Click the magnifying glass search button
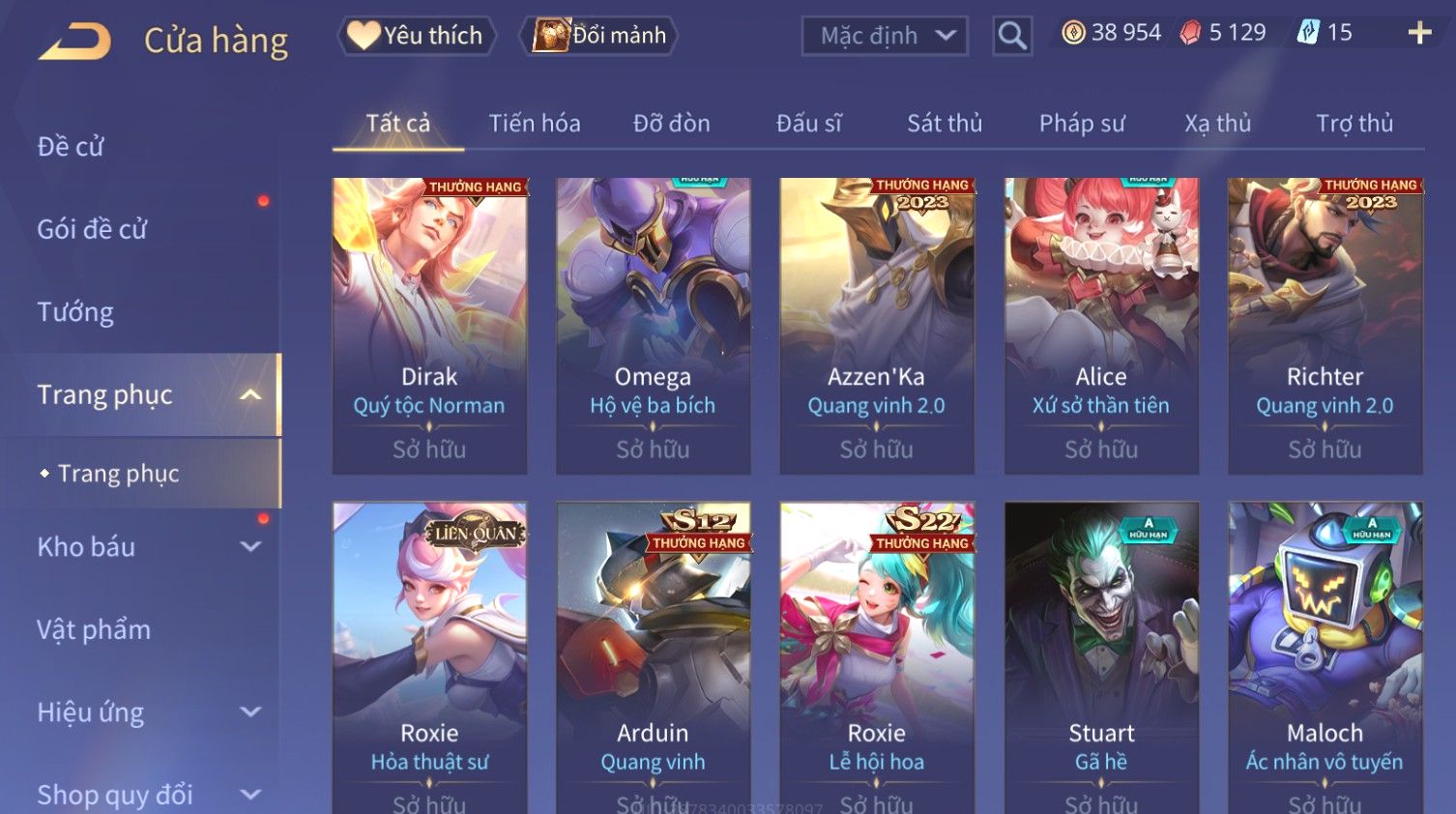This screenshot has height=814, width=1456. coord(1011,36)
